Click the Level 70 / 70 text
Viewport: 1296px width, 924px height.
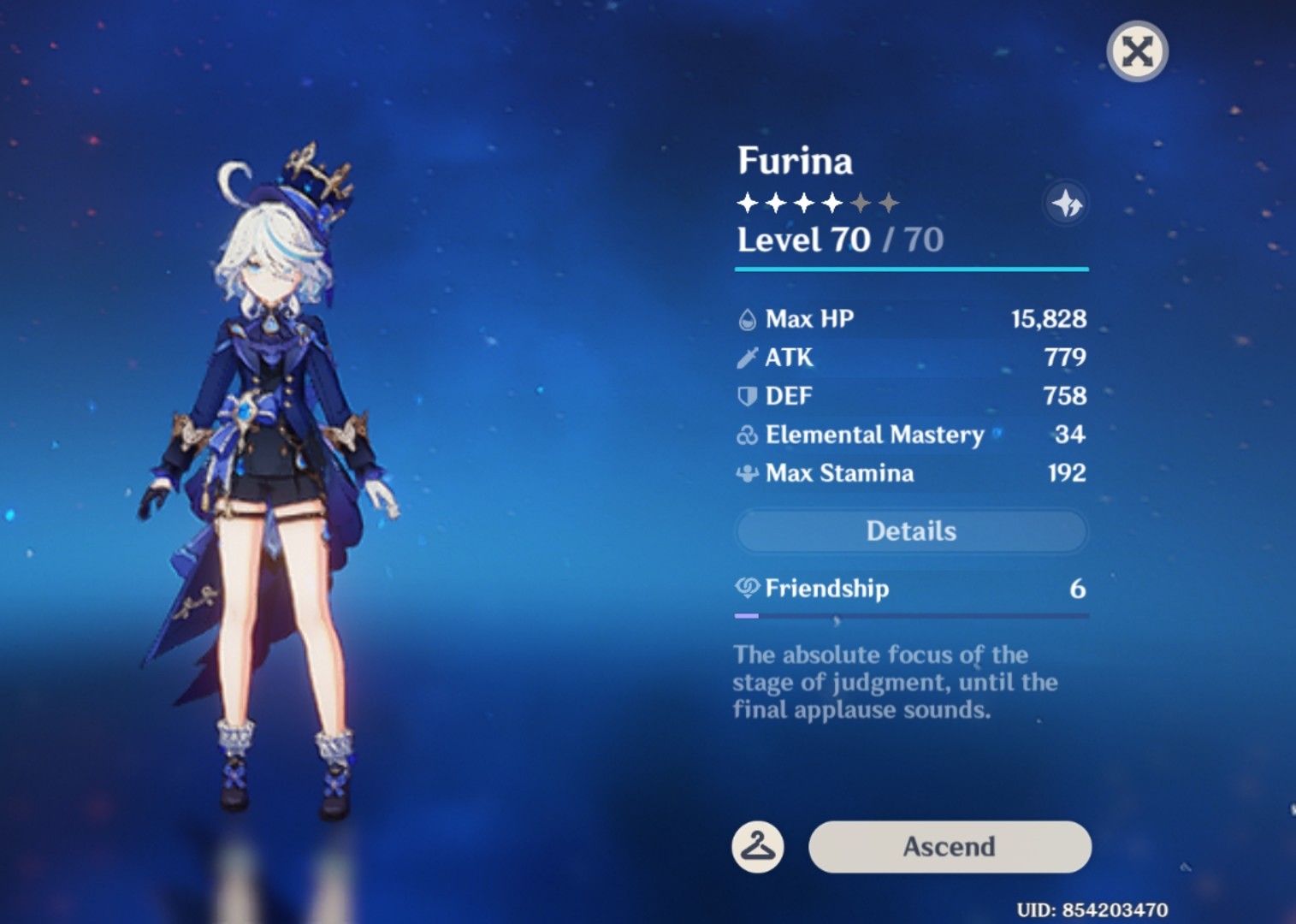(838, 240)
